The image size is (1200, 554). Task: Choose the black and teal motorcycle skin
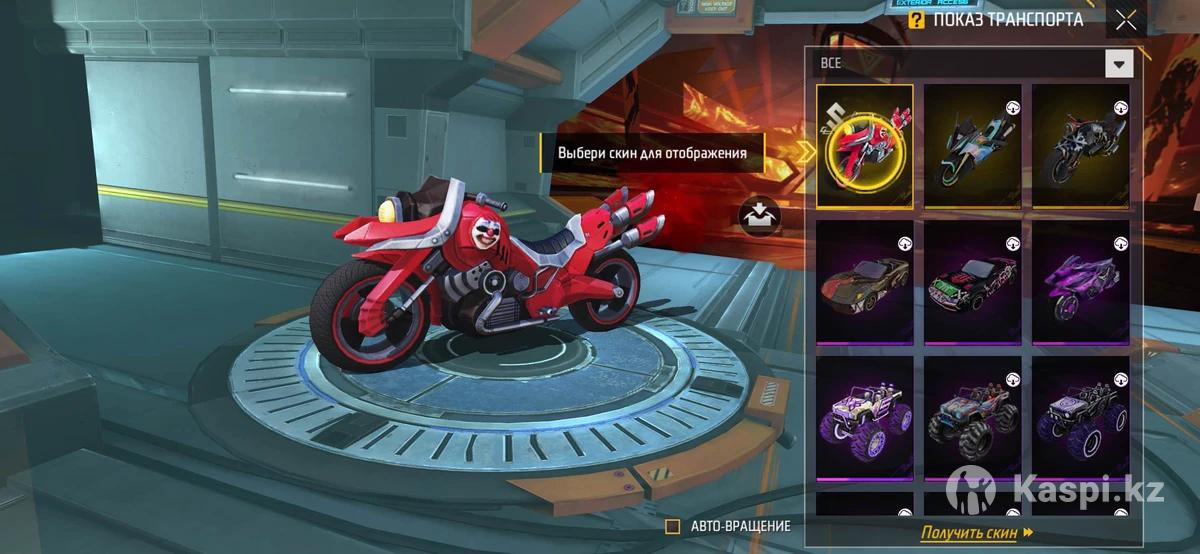(x=973, y=146)
